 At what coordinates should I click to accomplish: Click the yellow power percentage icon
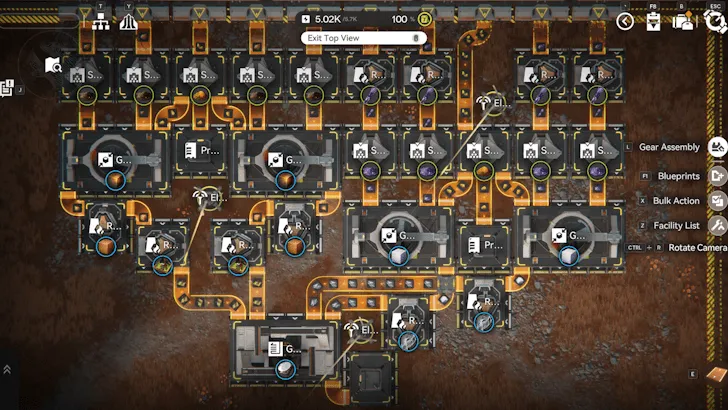coord(426,19)
